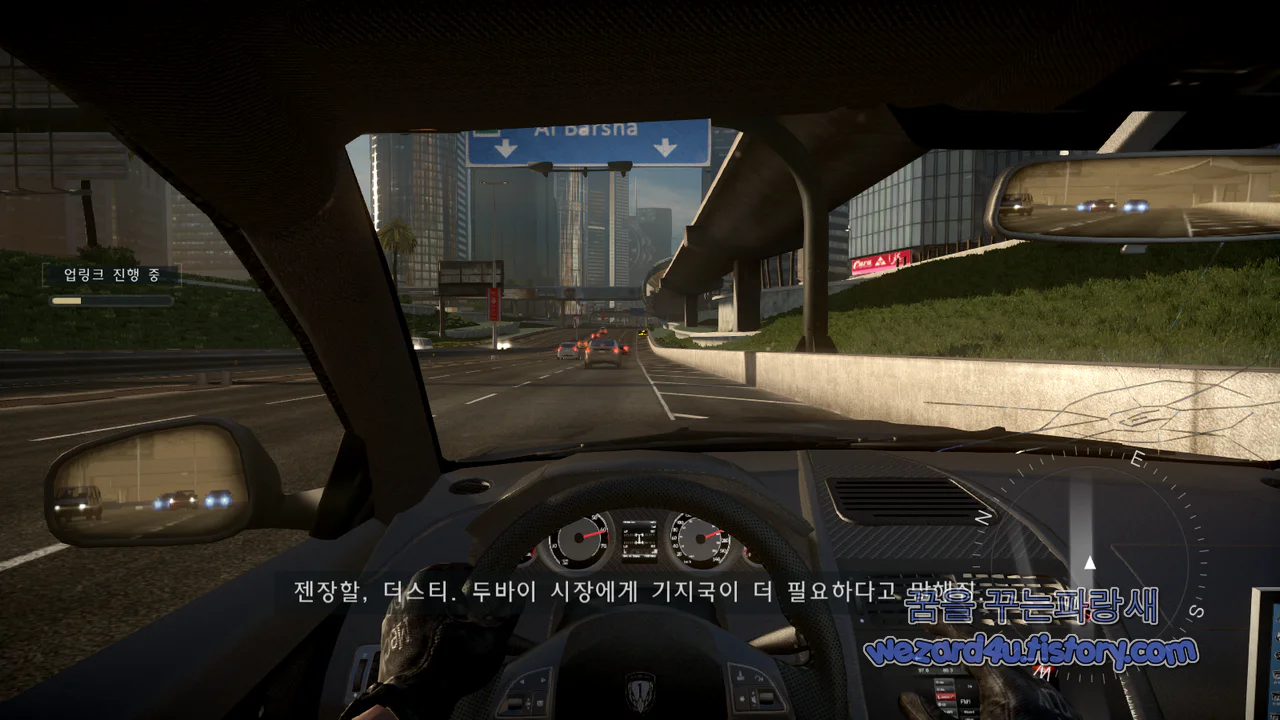Expand the 업링크 진행 중 status panel
The image size is (1280, 720).
pyautogui.click(x=112, y=273)
